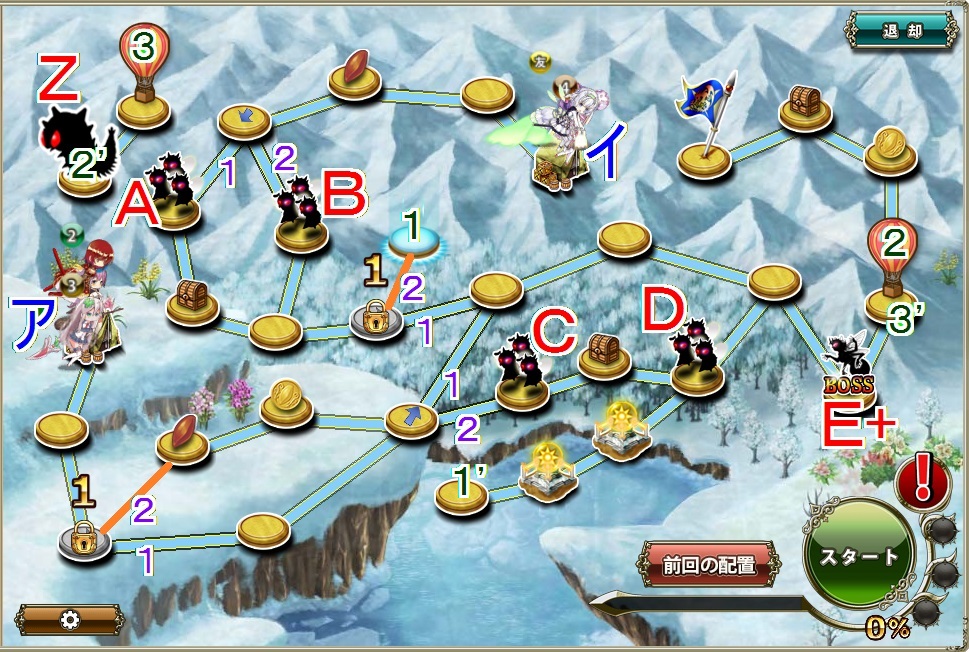Select the 前回の配置 previous placement button
This screenshot has width=969, height=652.
click(x=708, y=563)
